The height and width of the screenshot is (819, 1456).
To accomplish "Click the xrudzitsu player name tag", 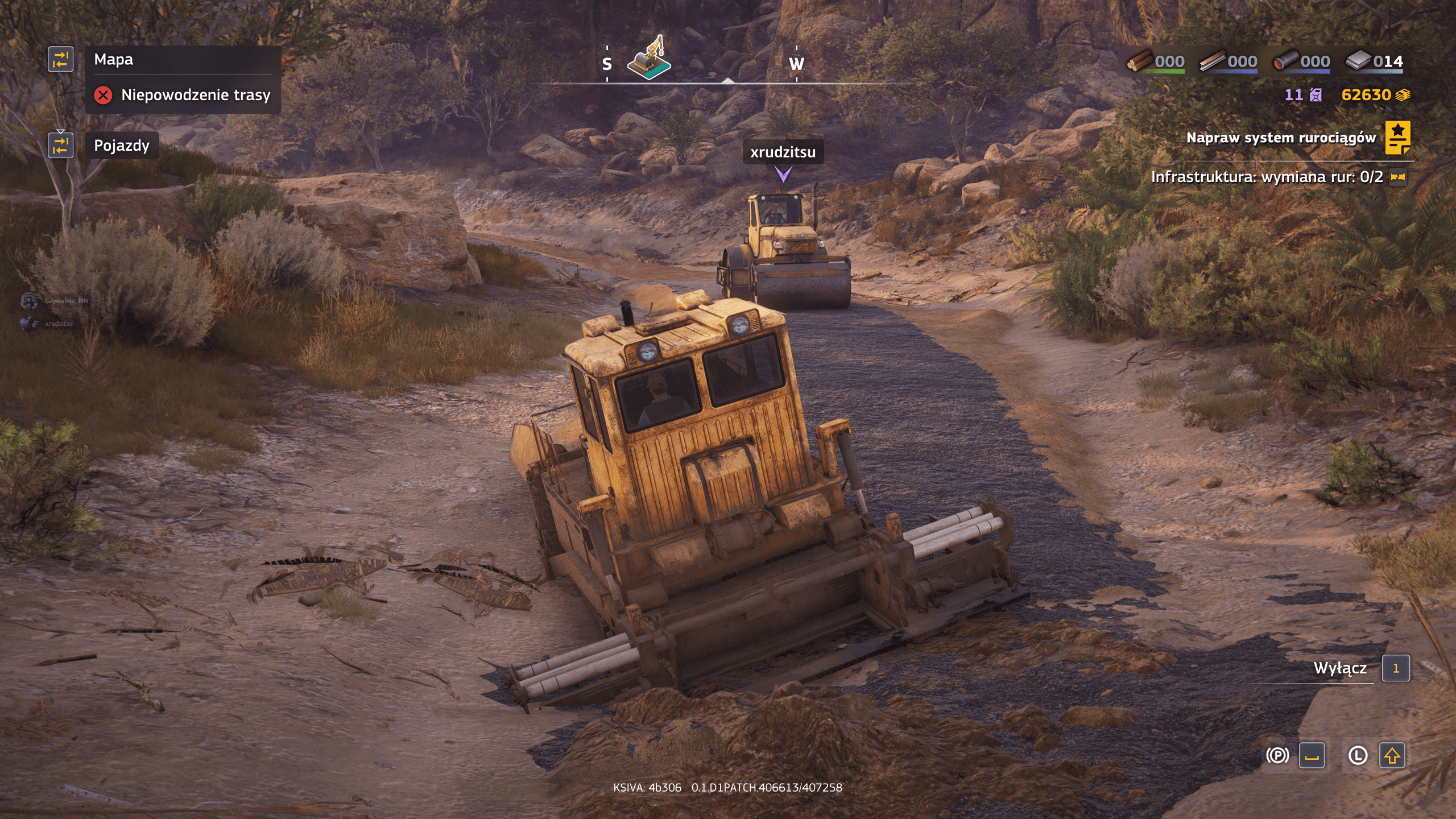I will click(x=783, y=152).
